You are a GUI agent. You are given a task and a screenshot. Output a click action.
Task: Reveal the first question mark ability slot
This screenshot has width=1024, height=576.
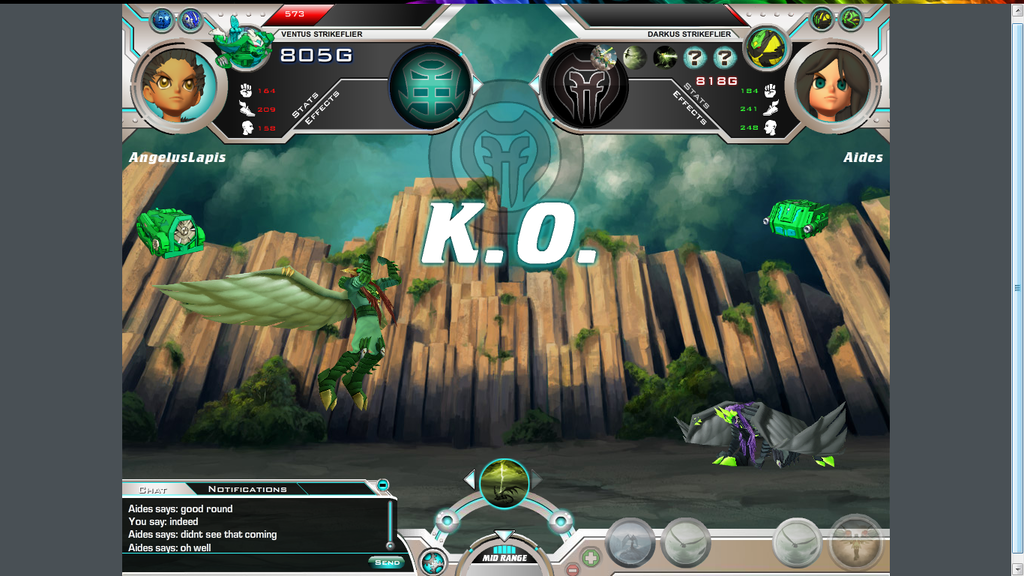(x=694, y=58)
